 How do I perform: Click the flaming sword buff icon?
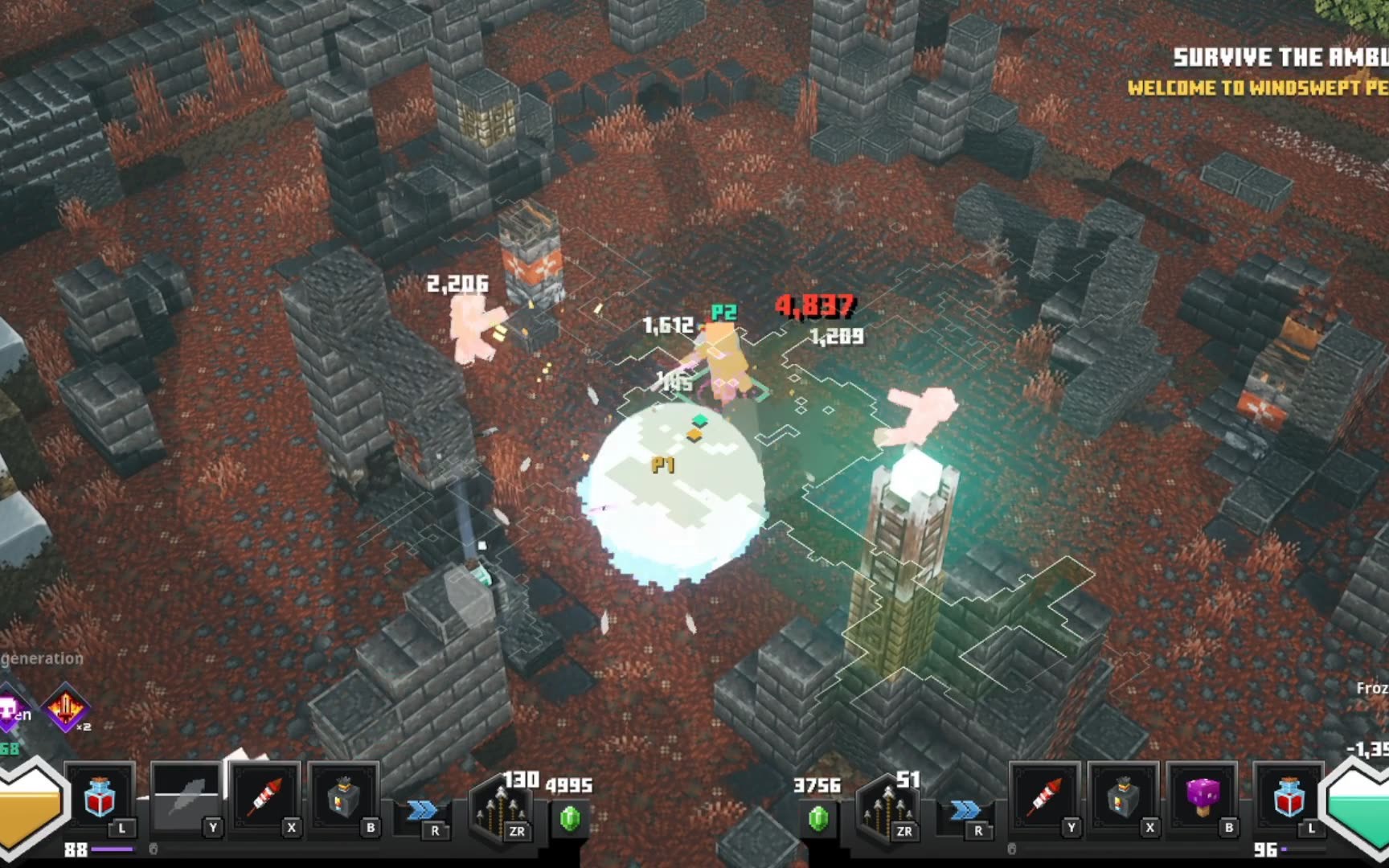tap(67, 709)
